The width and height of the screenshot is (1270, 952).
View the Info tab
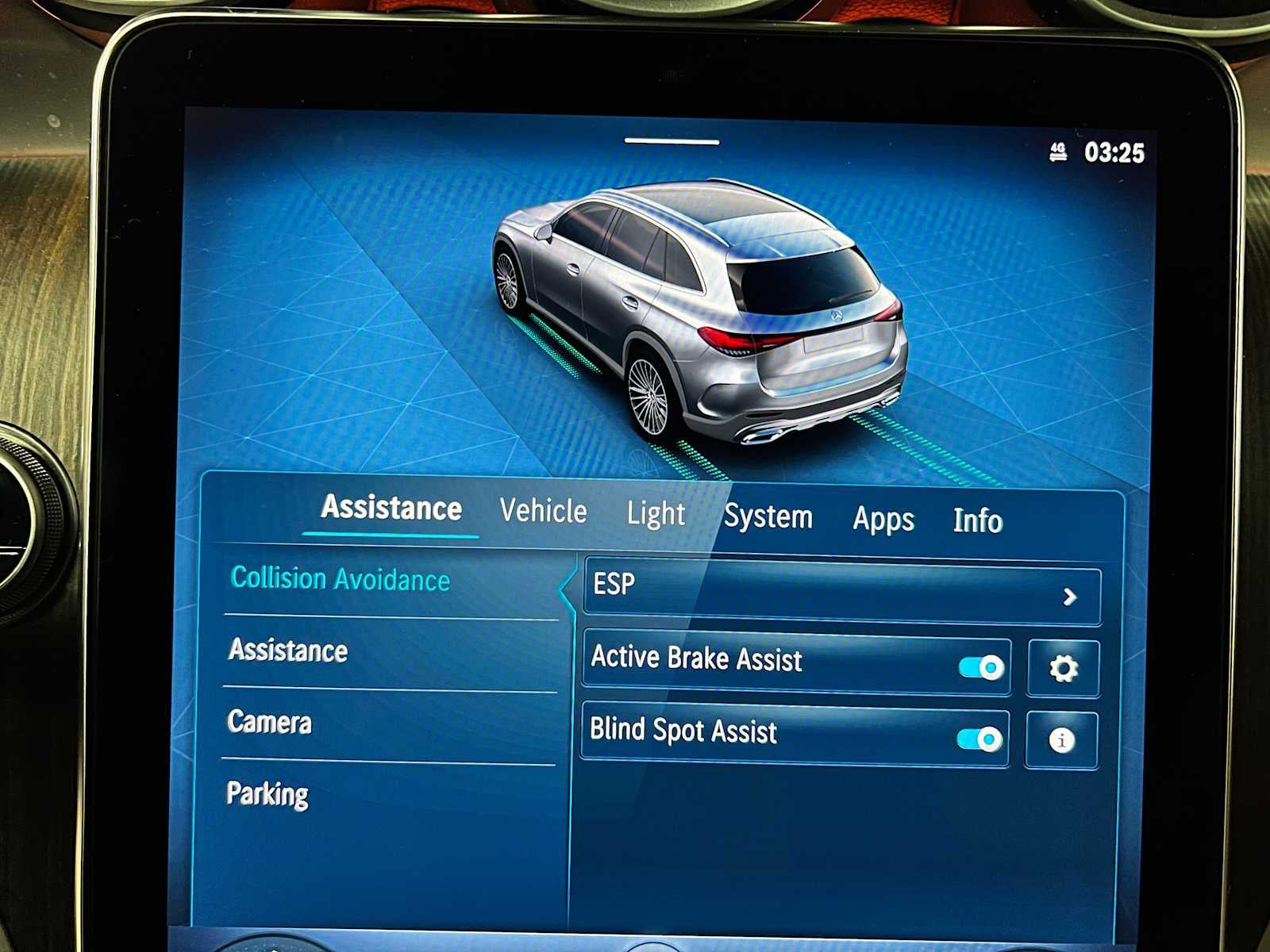pos(978,521)
